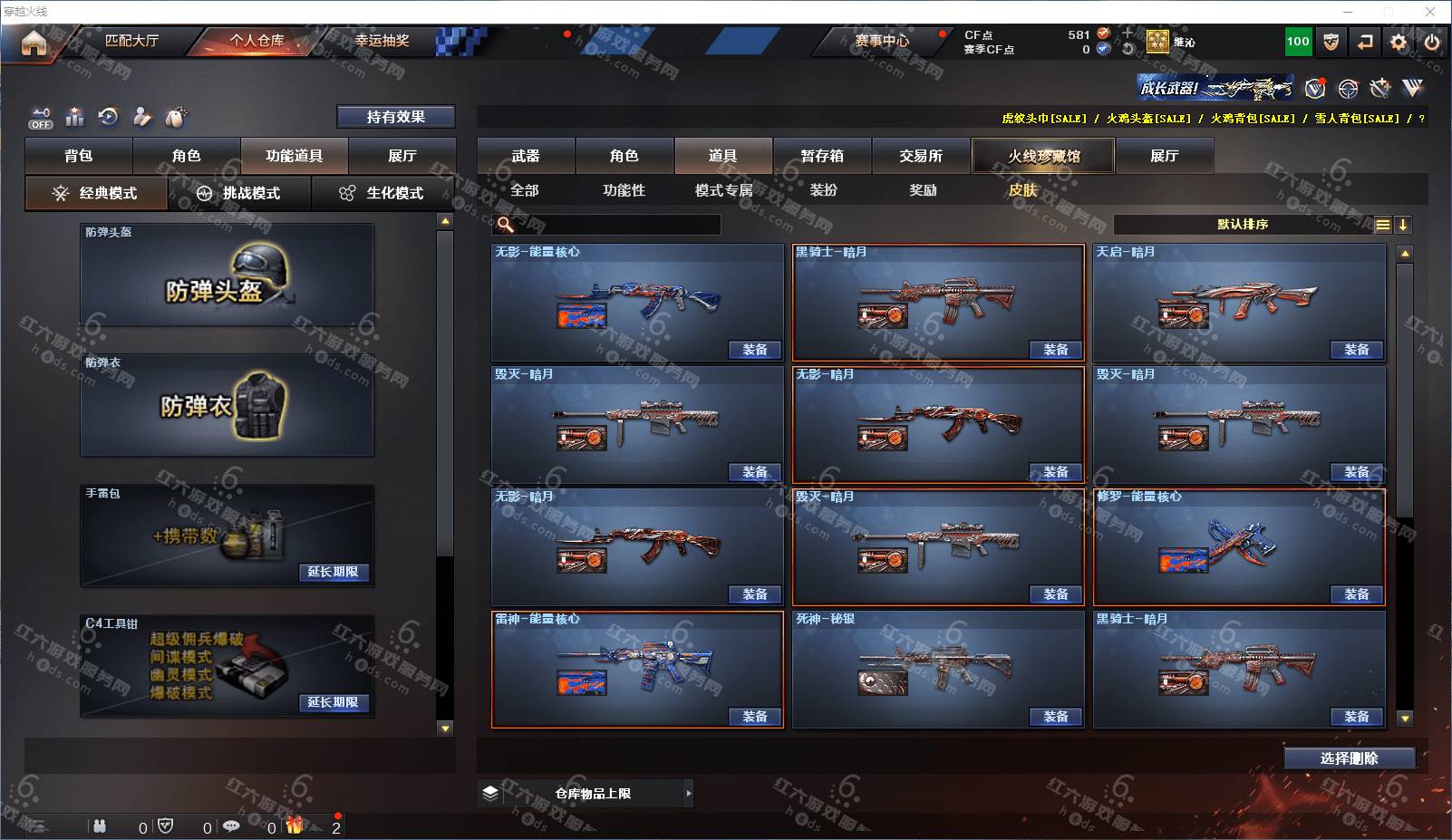Choose the 挑战模式 challenge mode tab
The width and height of the screenshot is (1452, 840).
point(240,193)
